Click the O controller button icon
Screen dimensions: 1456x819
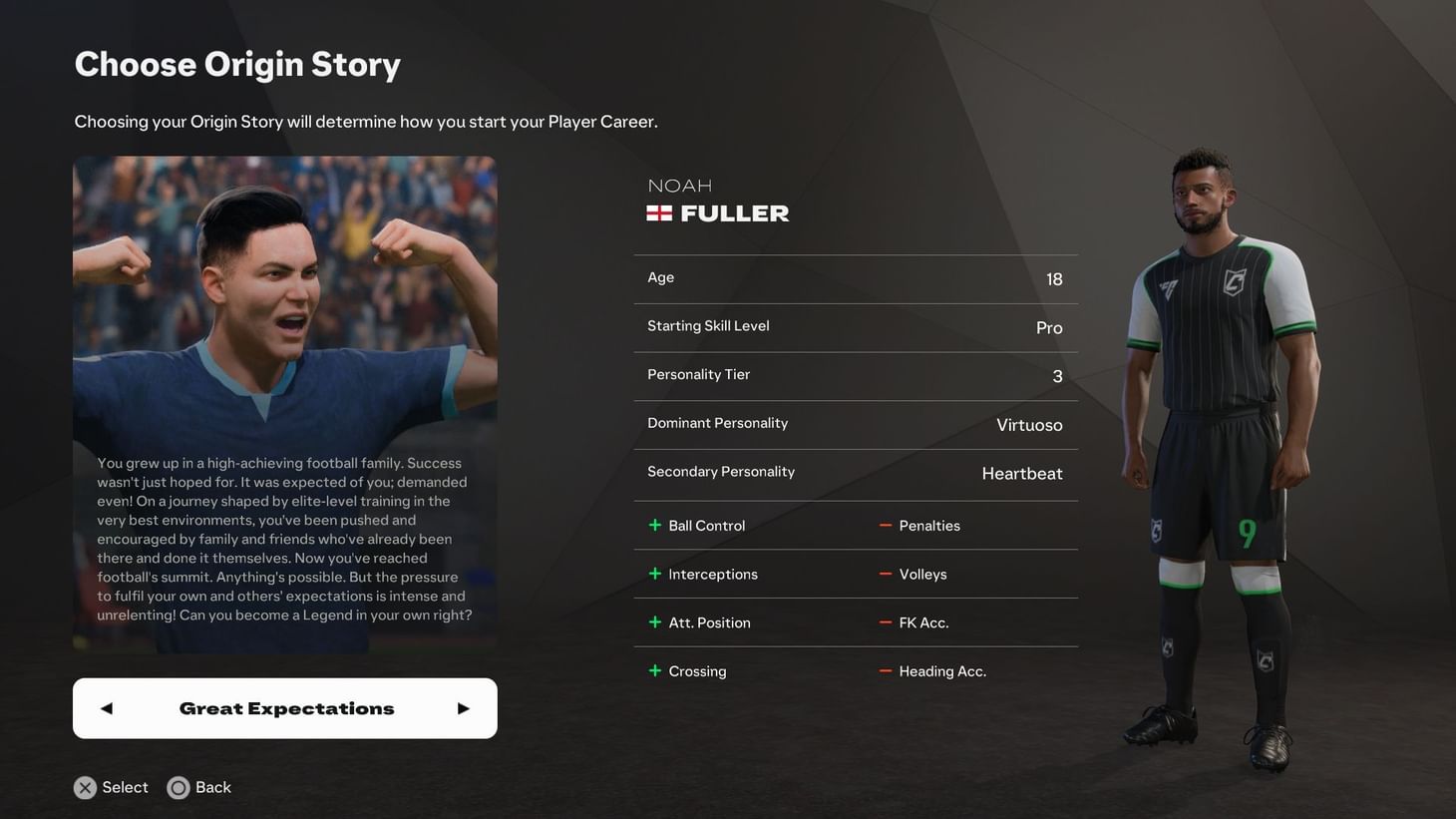pos(179,787)
